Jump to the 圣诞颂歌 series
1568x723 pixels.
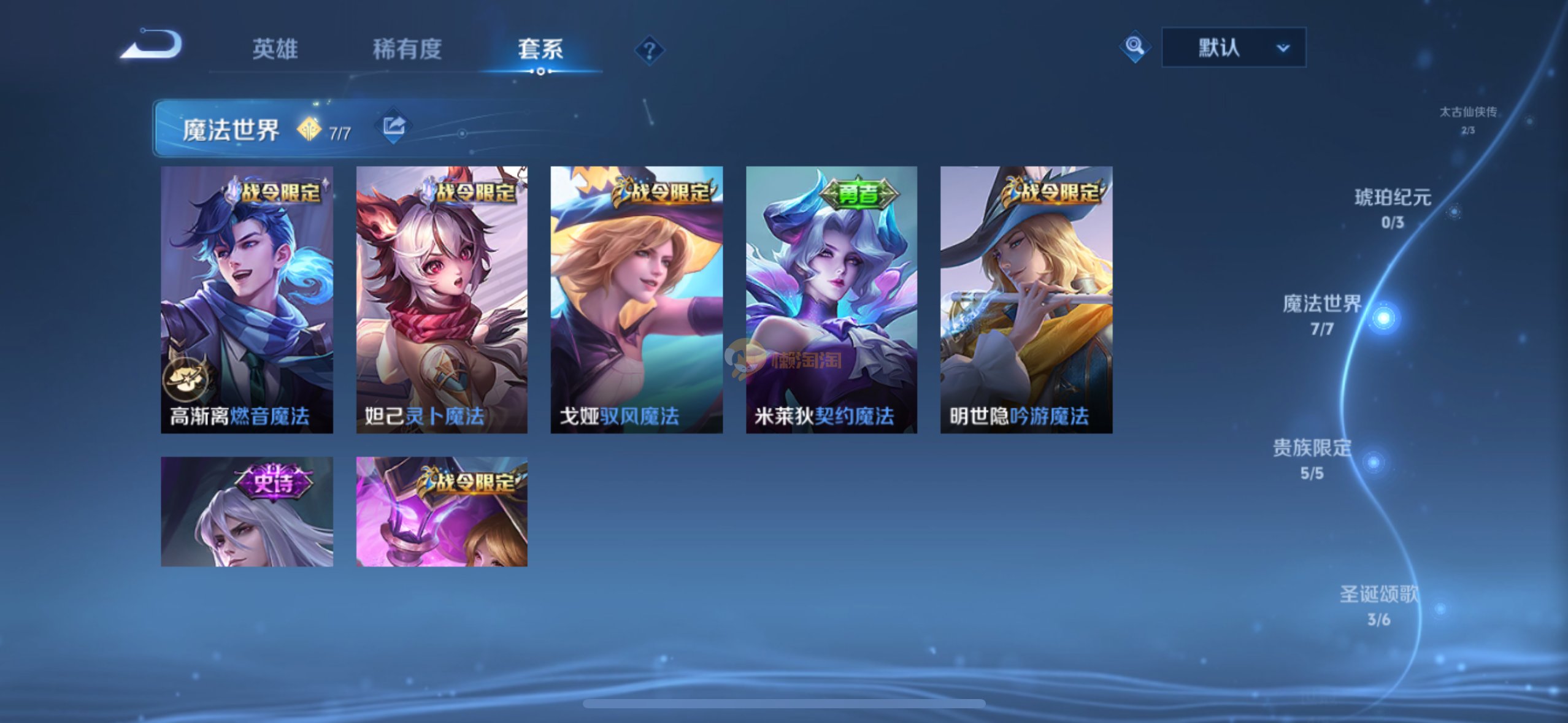coord(1379,605)
